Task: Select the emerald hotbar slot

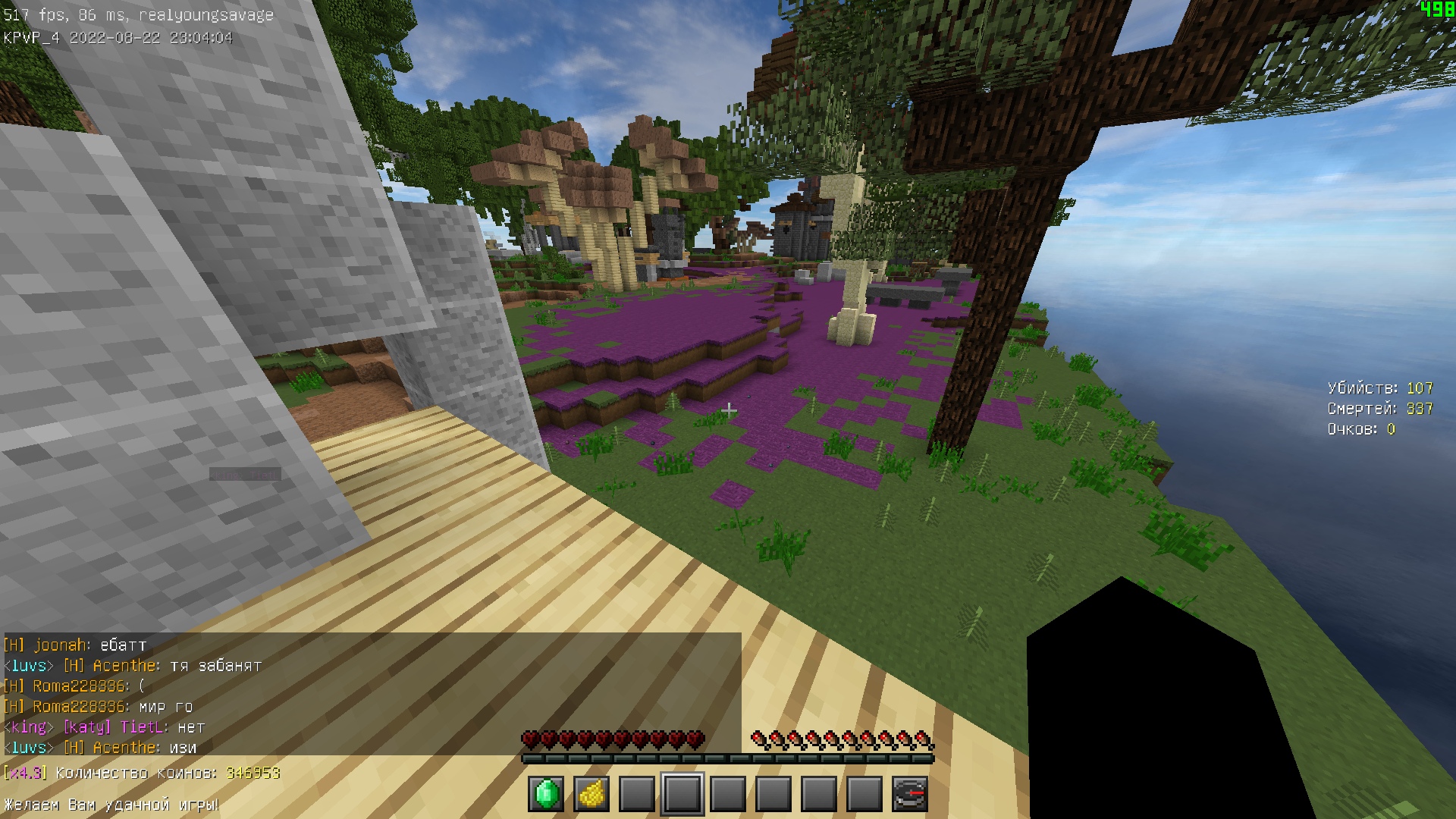Action: (x=546, y=794)
